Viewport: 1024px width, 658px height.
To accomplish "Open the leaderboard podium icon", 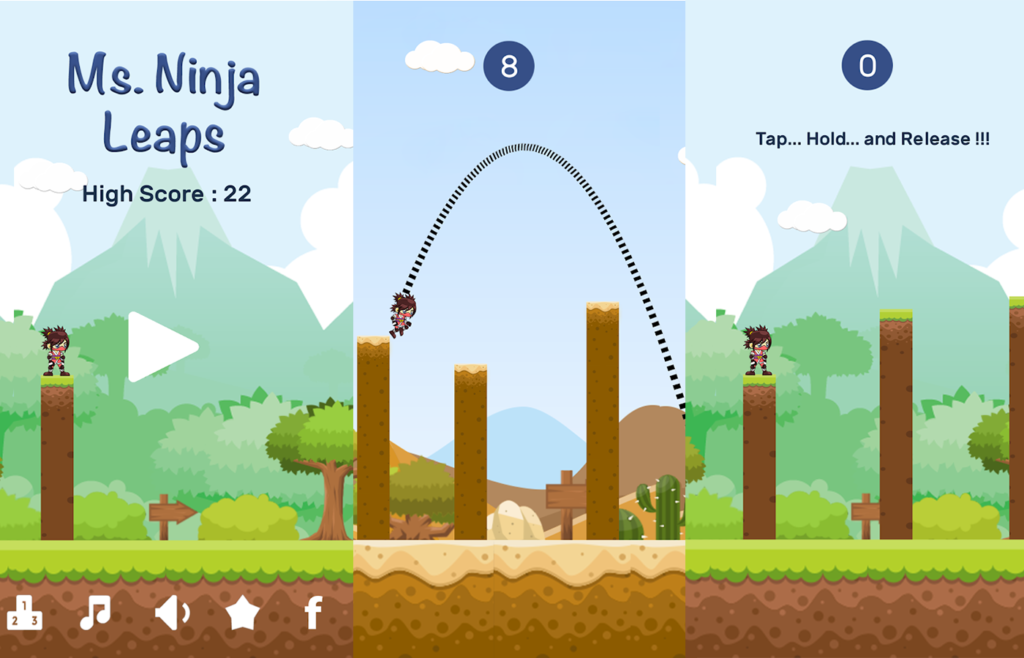I will click(x=24, y=612).
